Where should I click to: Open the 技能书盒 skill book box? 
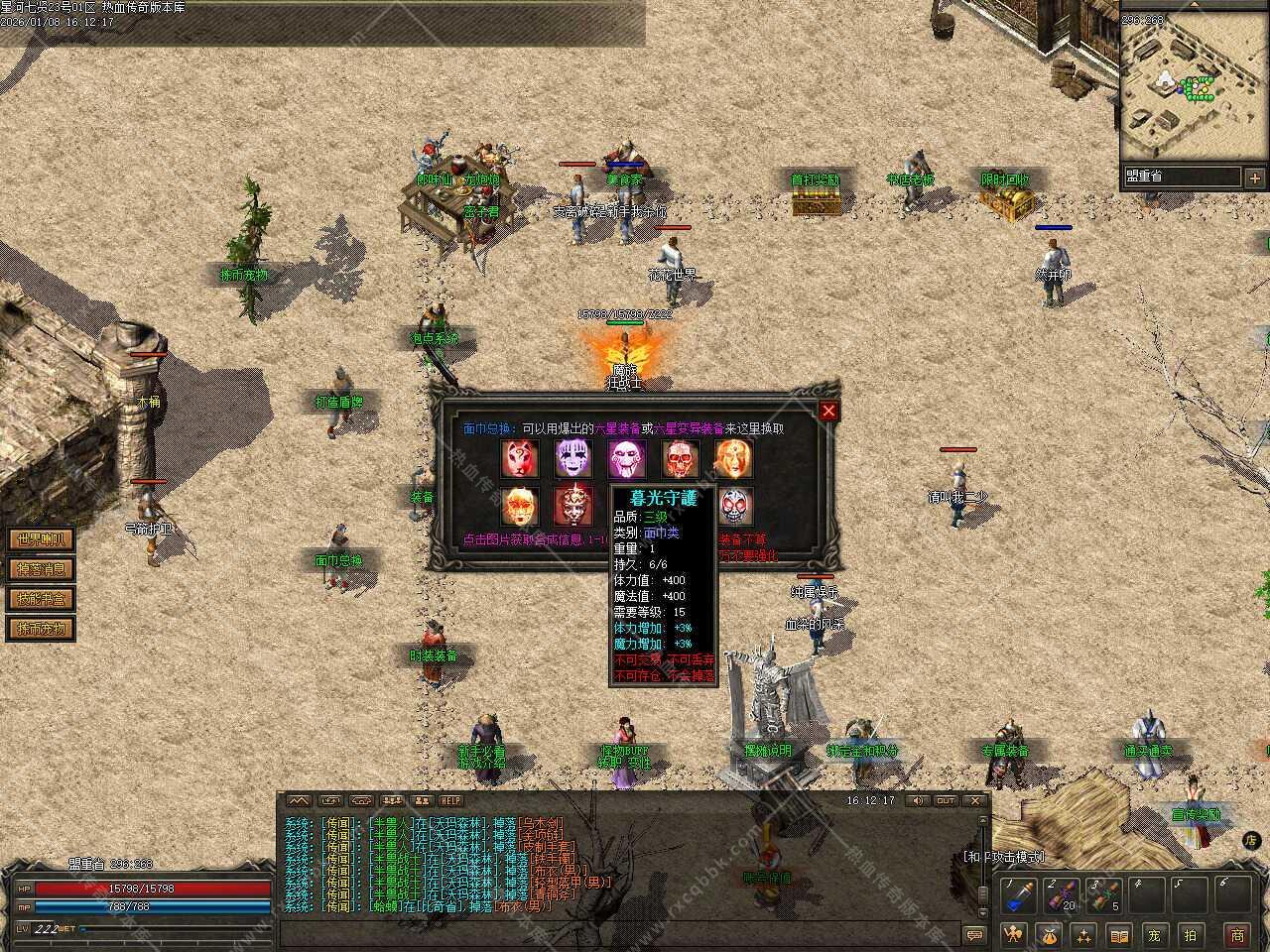click(x=41, y=599)
